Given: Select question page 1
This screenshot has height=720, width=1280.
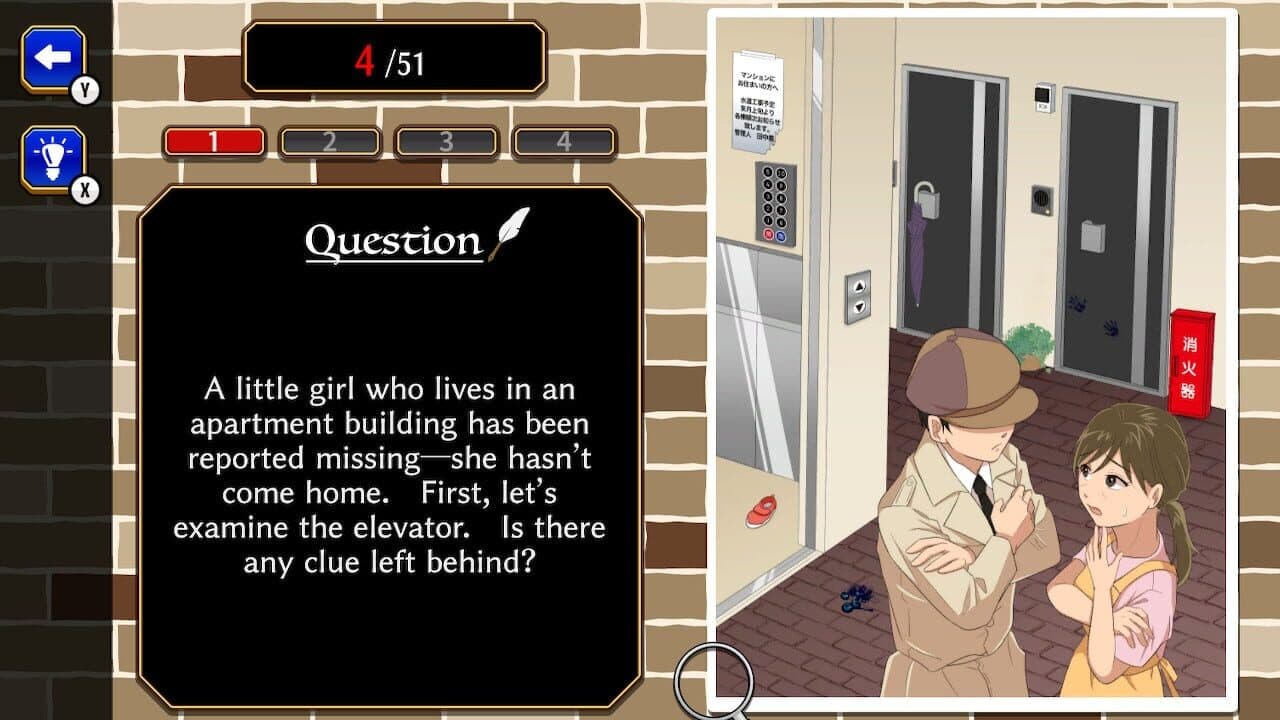Looking at the screenshot, I should click(x=214, y=141).
